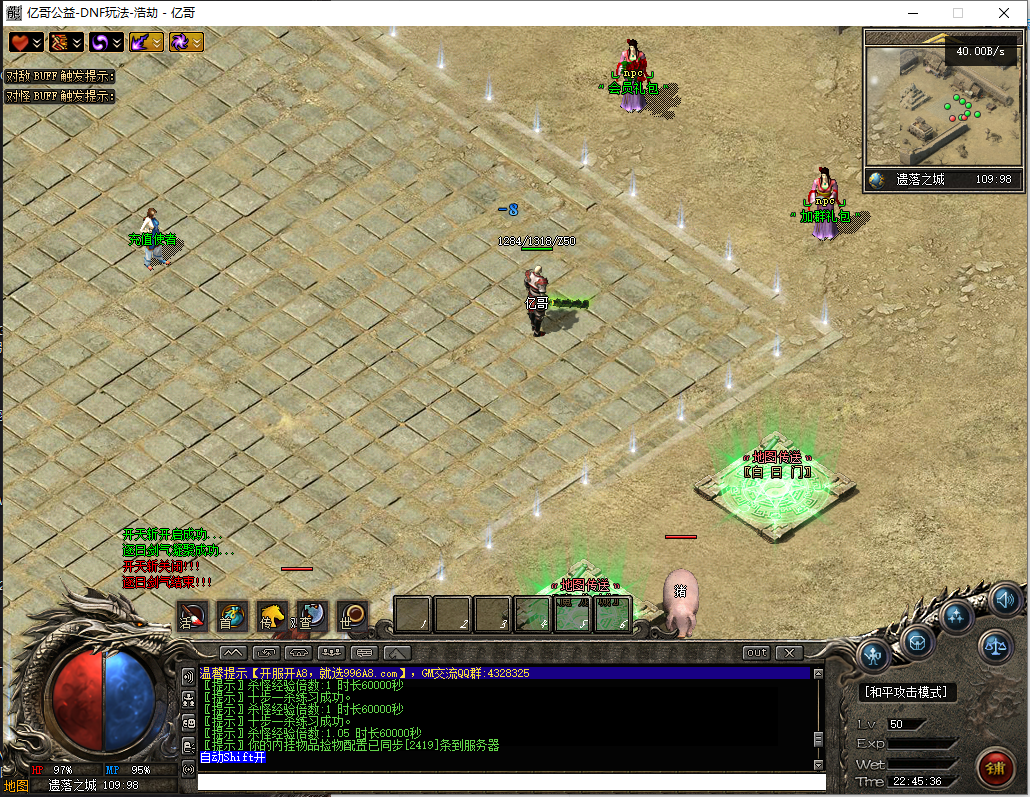Open the character figure round button
This screenshot has height=797, width=1030.
[875, 656]
